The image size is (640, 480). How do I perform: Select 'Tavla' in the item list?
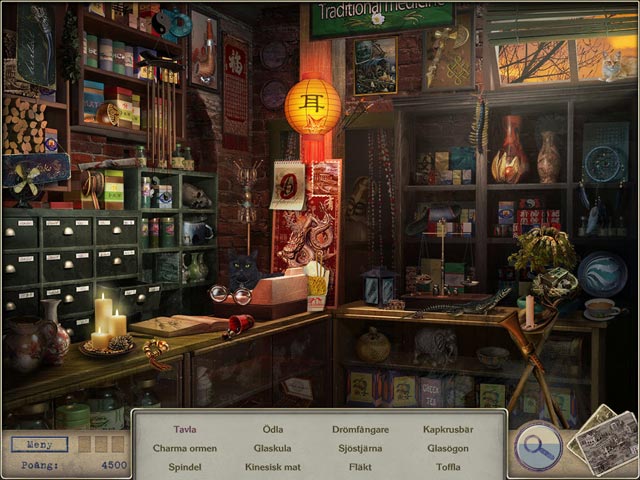pyautogui.click(x=184, y=430)
